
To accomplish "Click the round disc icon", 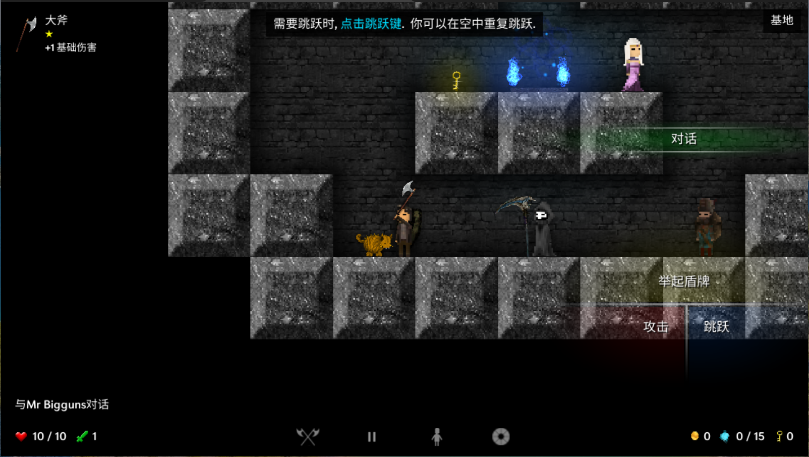I will 501,436.
